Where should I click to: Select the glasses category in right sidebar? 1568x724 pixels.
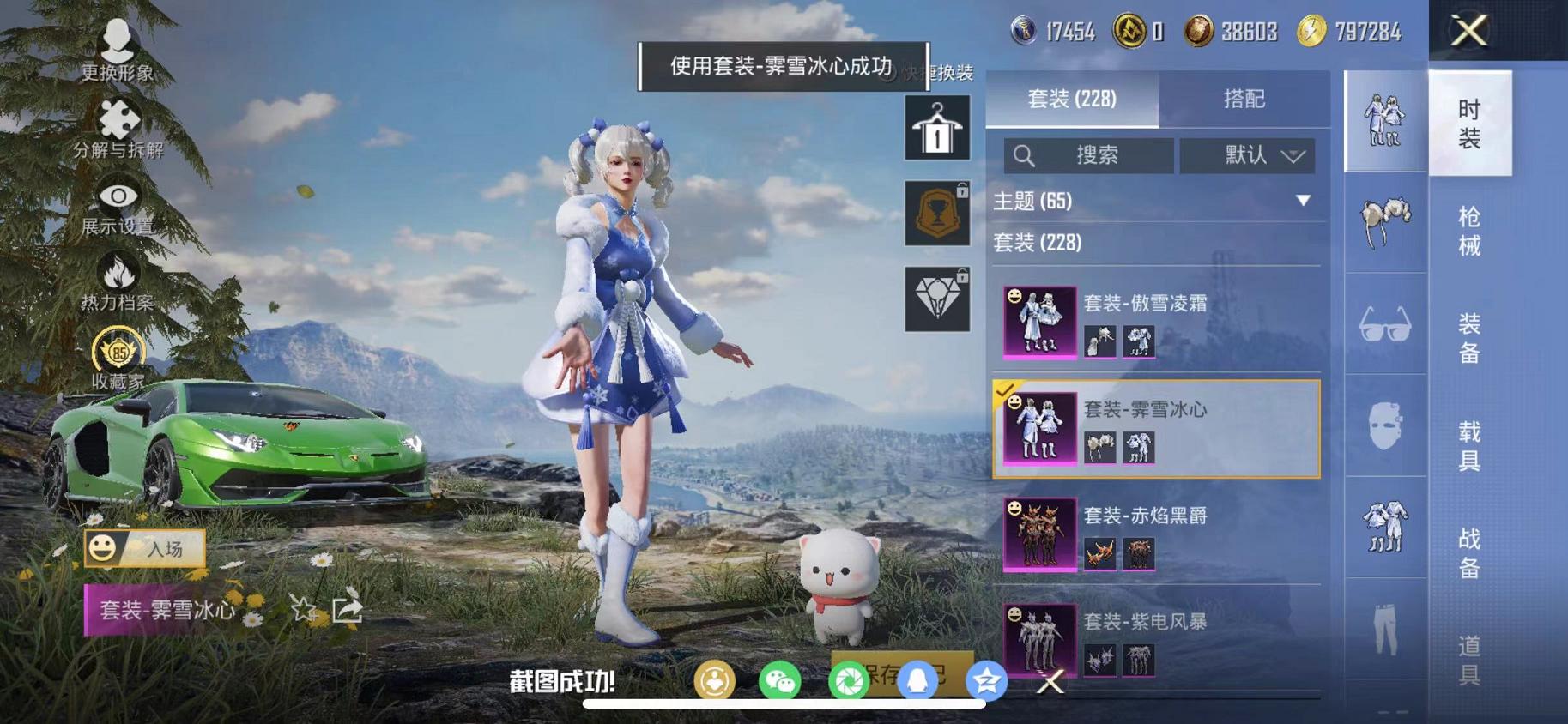(1384, 329)
